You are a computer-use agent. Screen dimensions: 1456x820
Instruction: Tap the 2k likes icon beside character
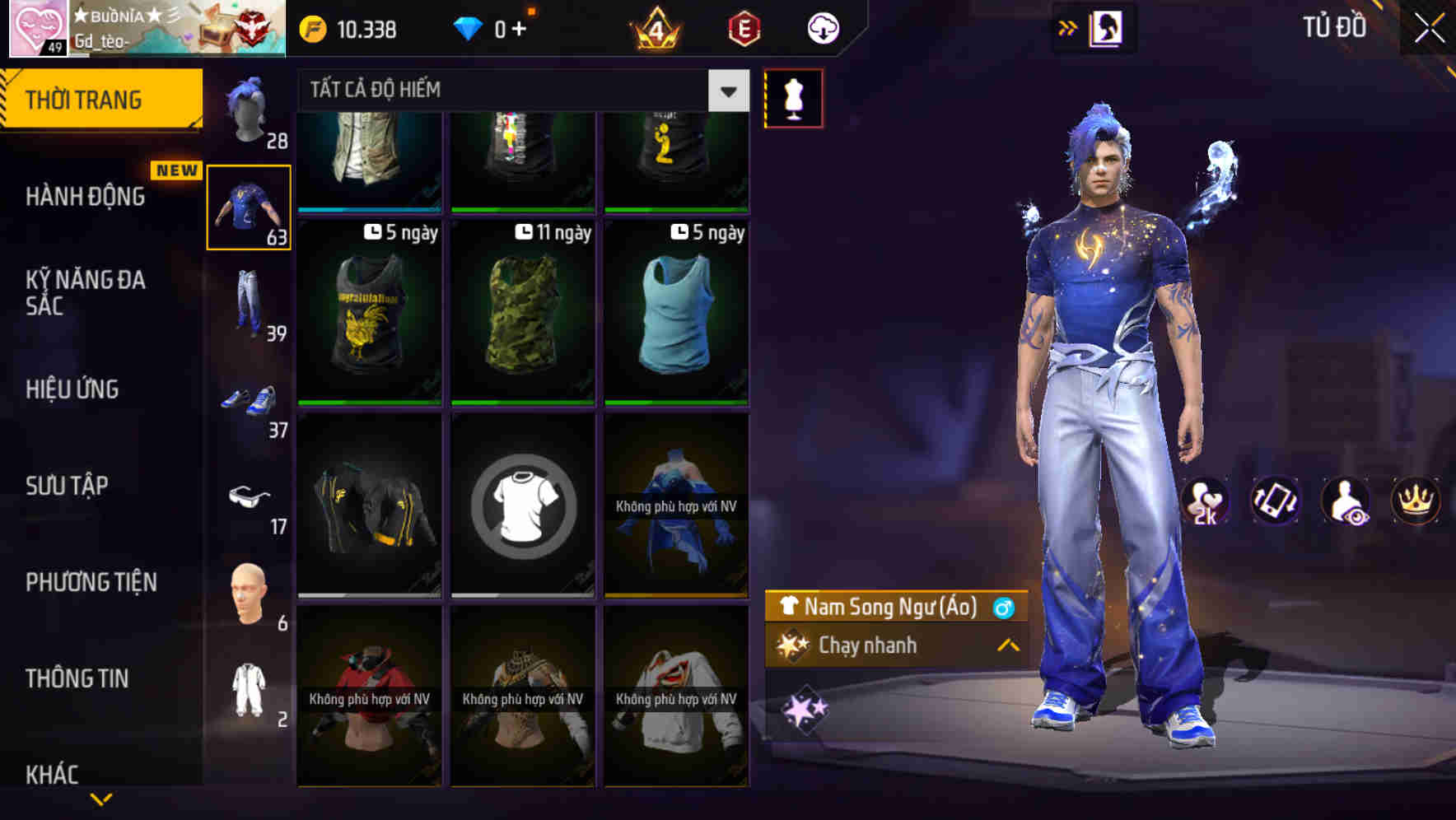(x=1206, y=501)
